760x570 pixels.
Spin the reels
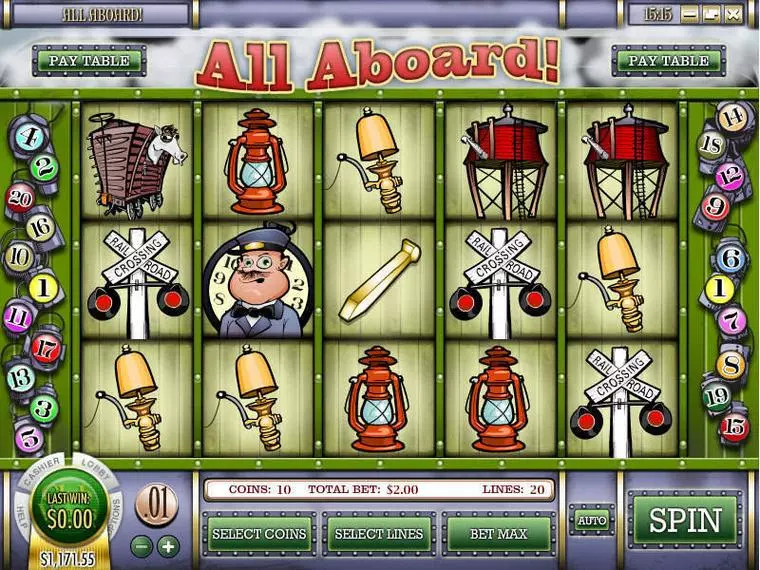point(685,520)
